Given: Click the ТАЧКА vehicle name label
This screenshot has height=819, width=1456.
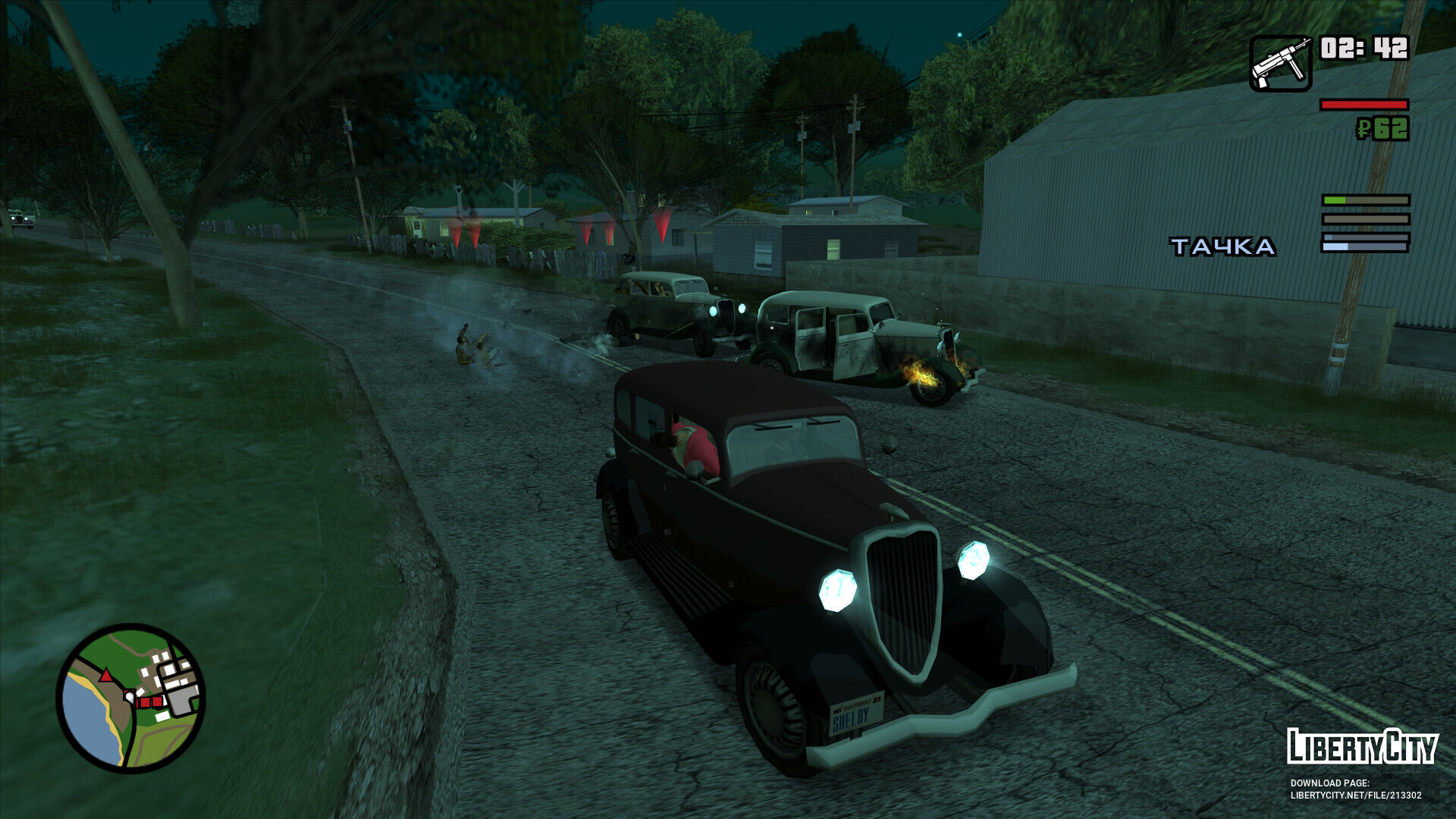Looking at the screenshot, I should tap(1222, 246).
